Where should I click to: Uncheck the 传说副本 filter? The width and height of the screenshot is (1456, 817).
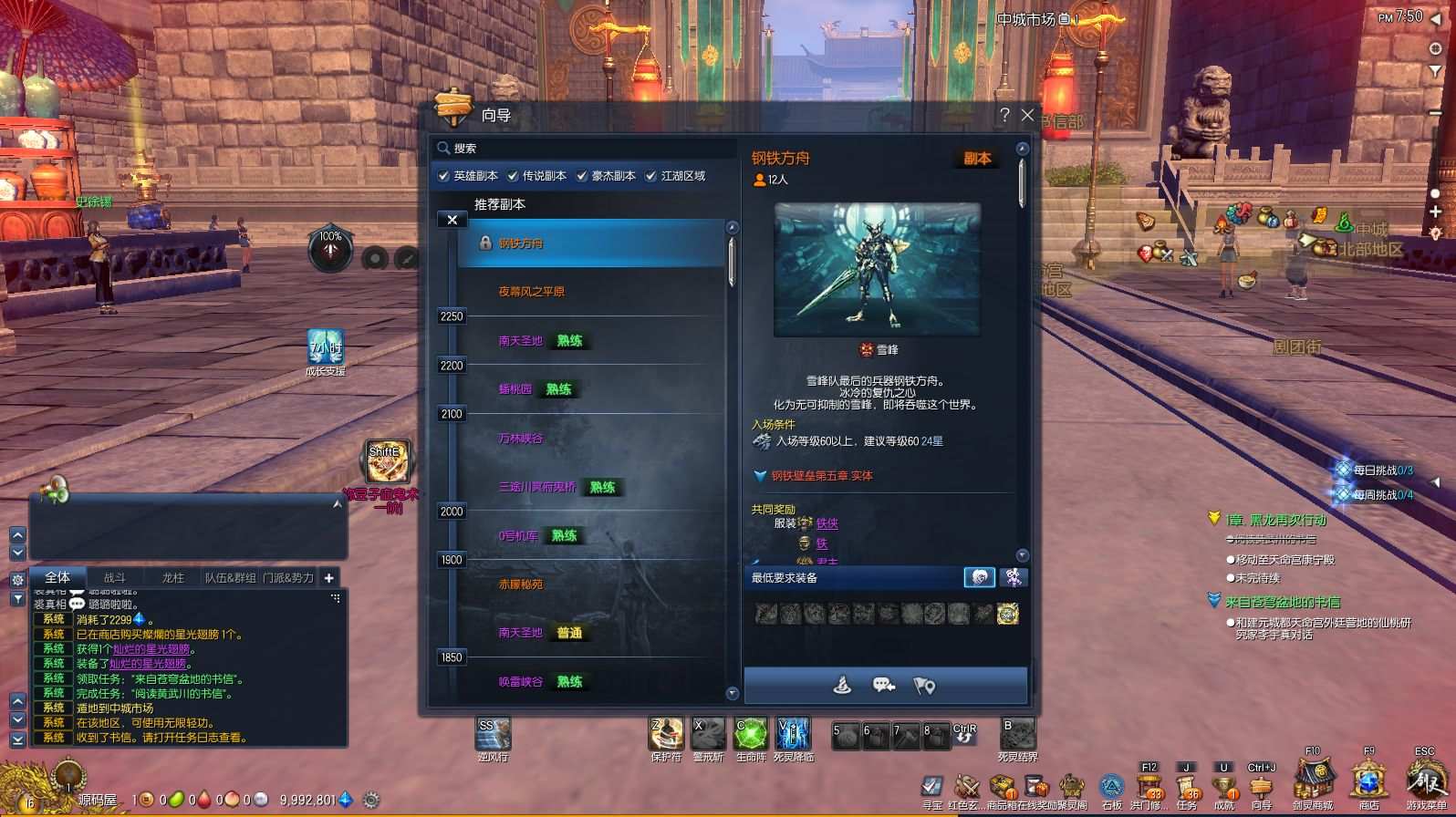coord(512,176)
